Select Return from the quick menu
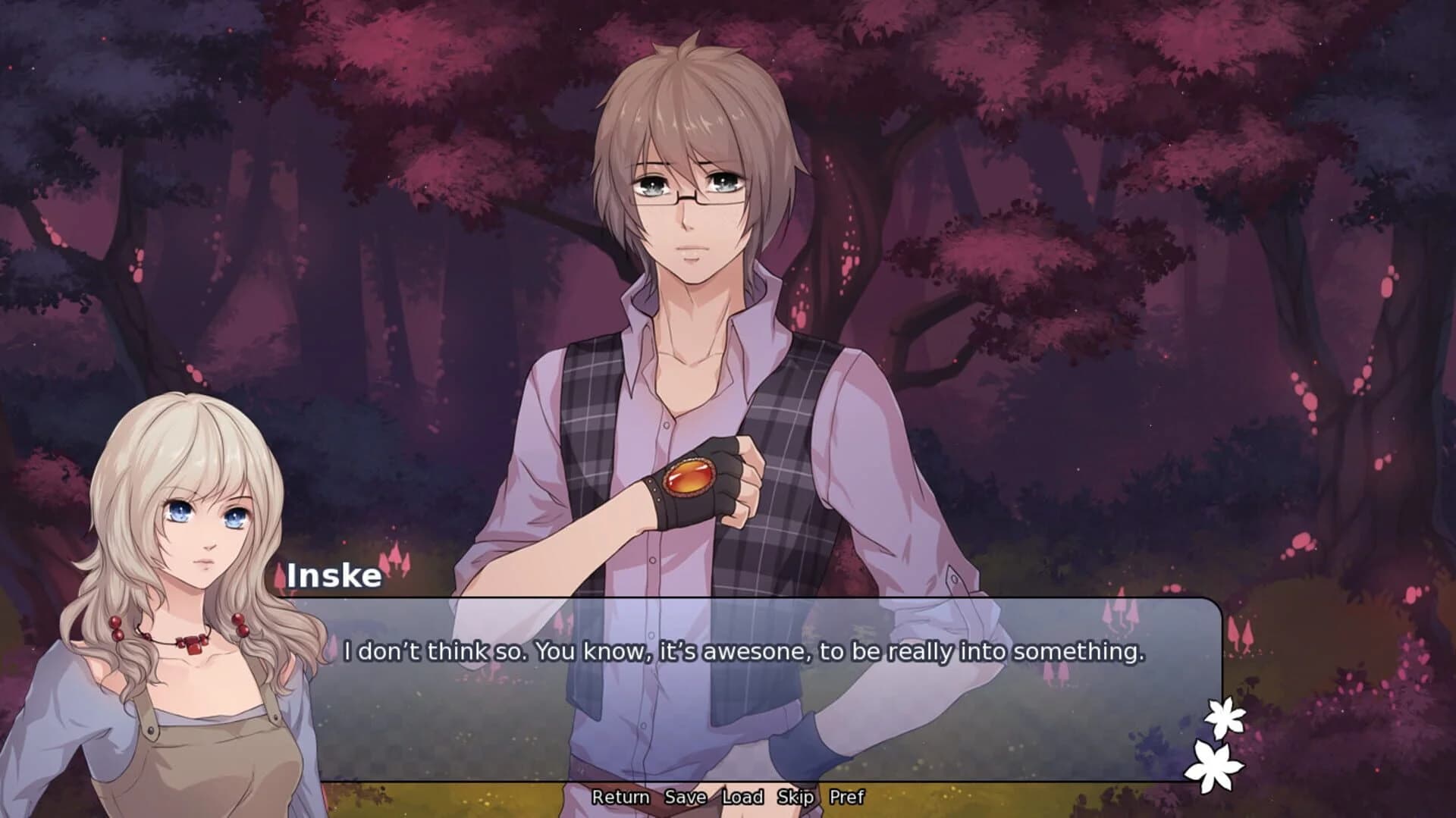Screen dimensions: 1456x818 [621, 798]
